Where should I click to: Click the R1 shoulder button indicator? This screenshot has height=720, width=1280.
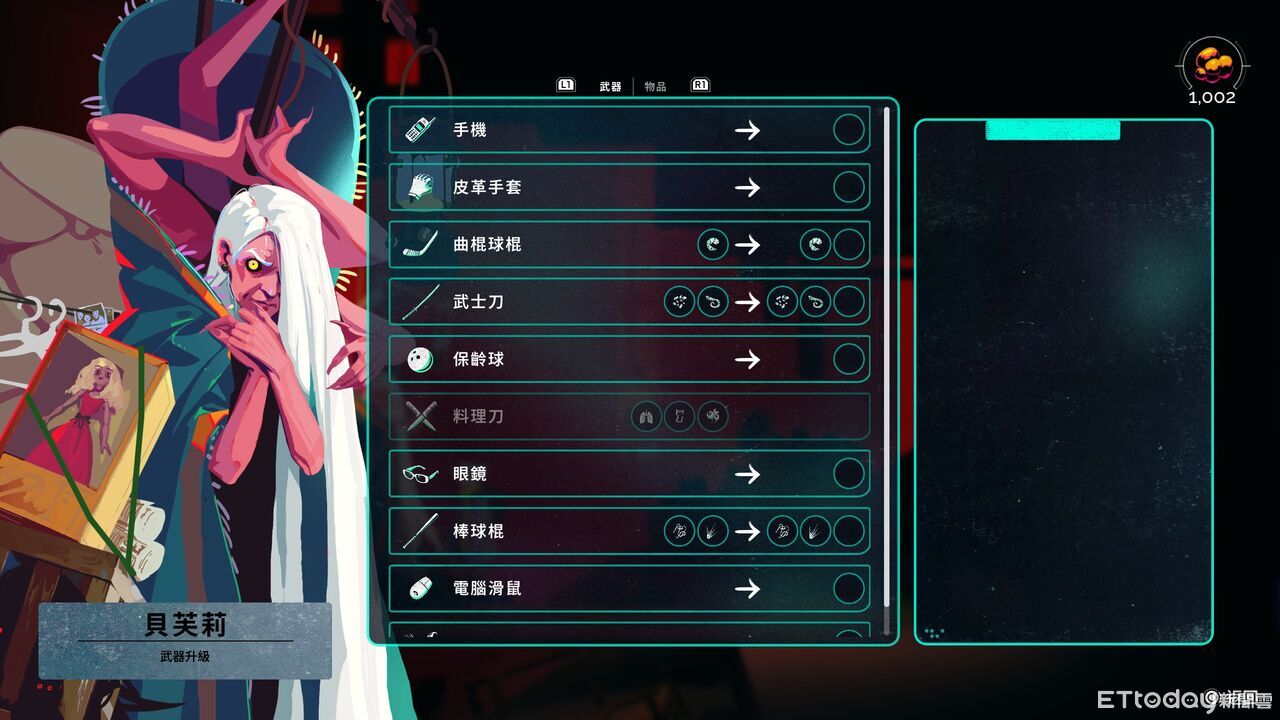tap(700, 85)
